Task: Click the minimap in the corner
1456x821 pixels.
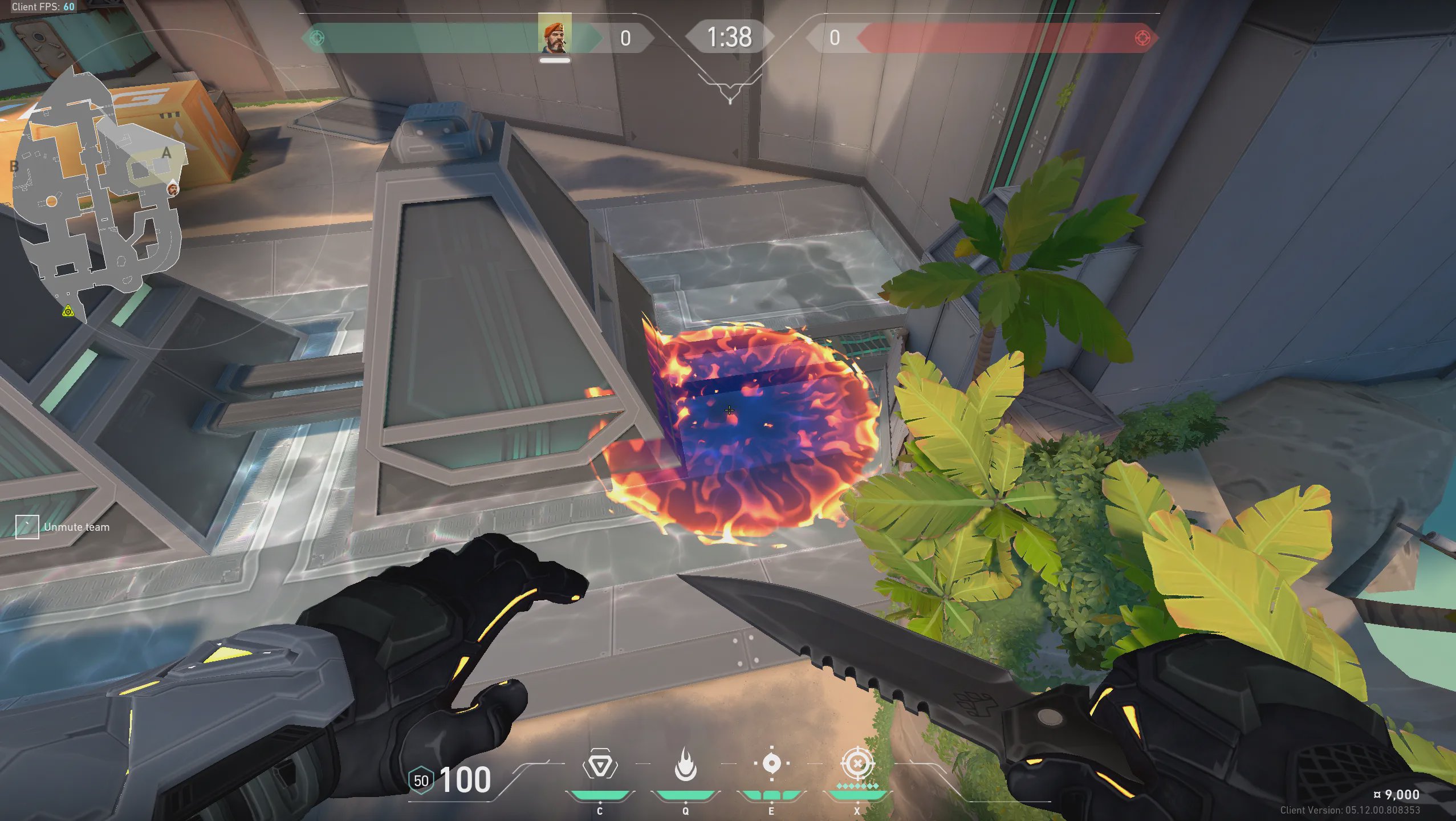Action: [x=97, y=188]
